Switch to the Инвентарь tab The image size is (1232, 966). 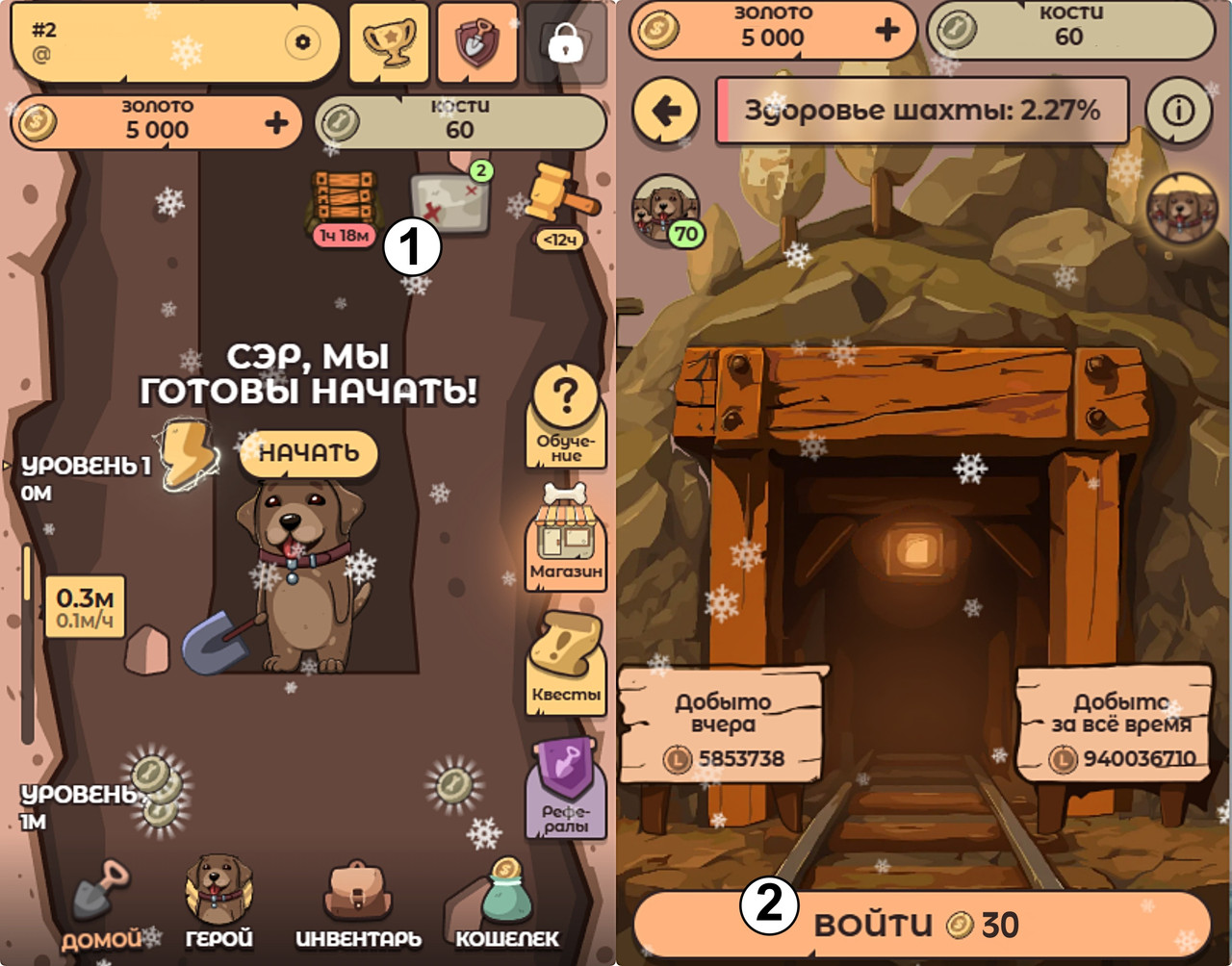[x=358, y=906]
